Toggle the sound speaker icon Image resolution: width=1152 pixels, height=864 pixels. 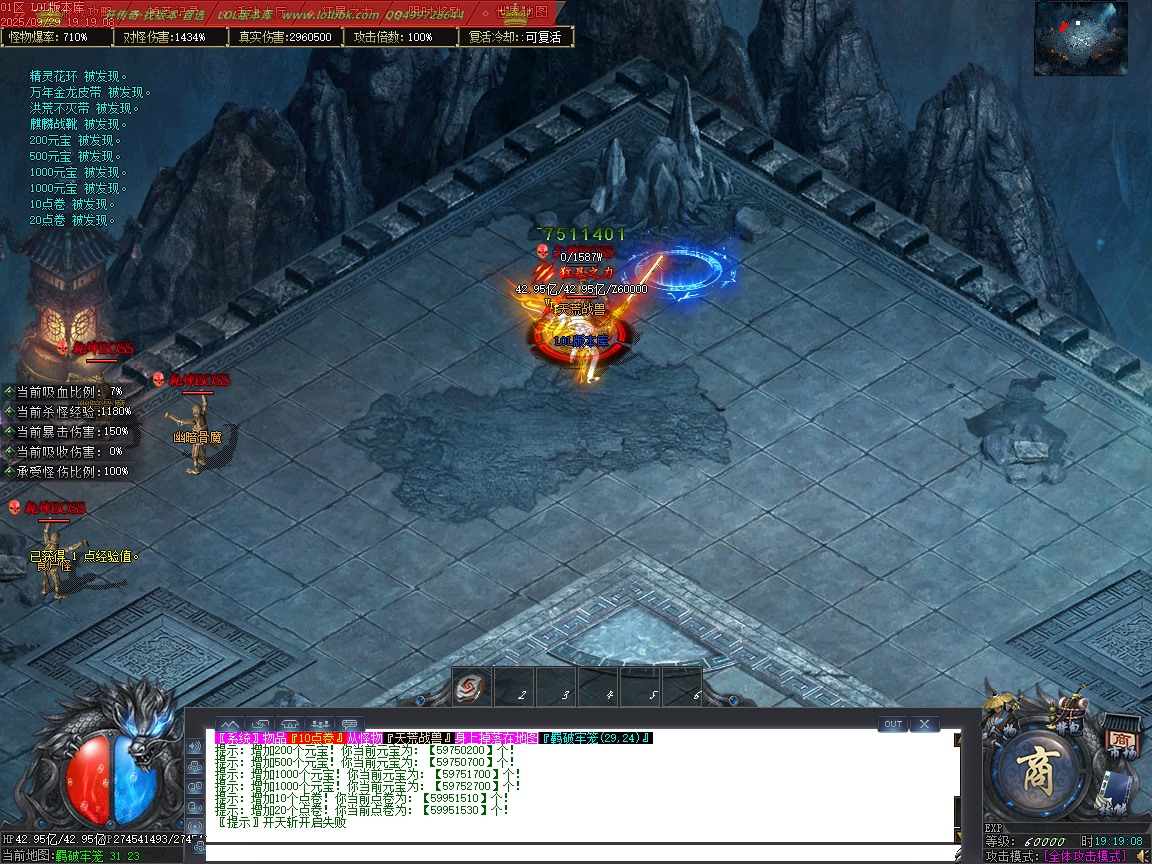(1142, 856)
